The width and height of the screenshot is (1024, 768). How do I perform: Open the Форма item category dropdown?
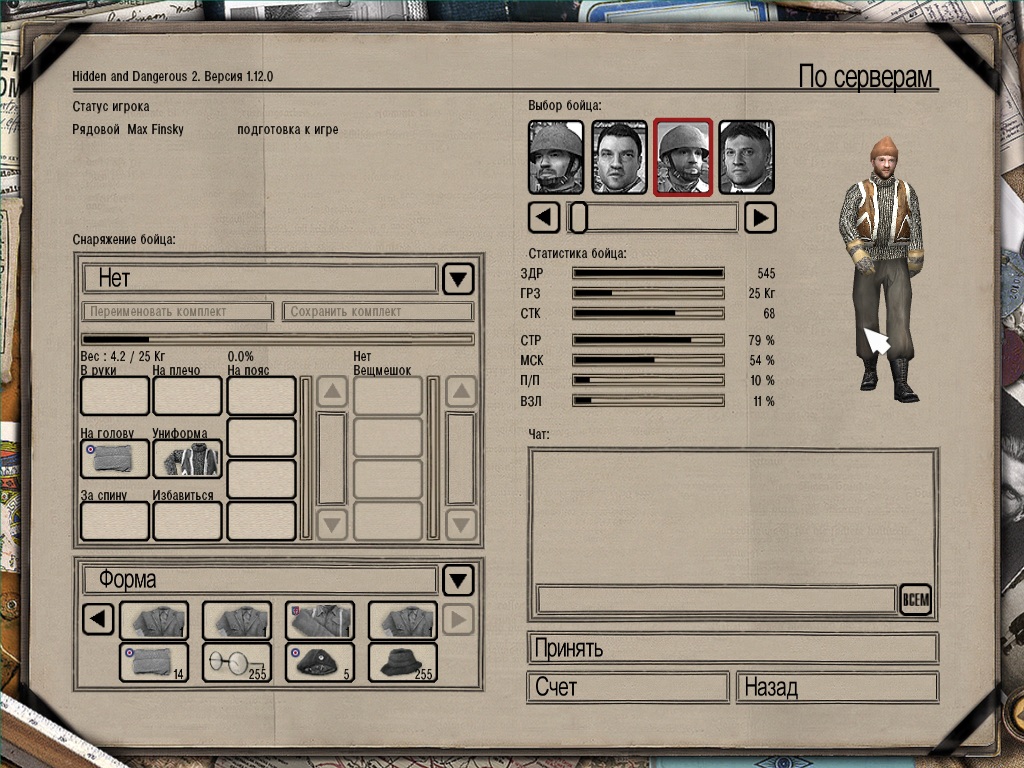tap(458, 580)
